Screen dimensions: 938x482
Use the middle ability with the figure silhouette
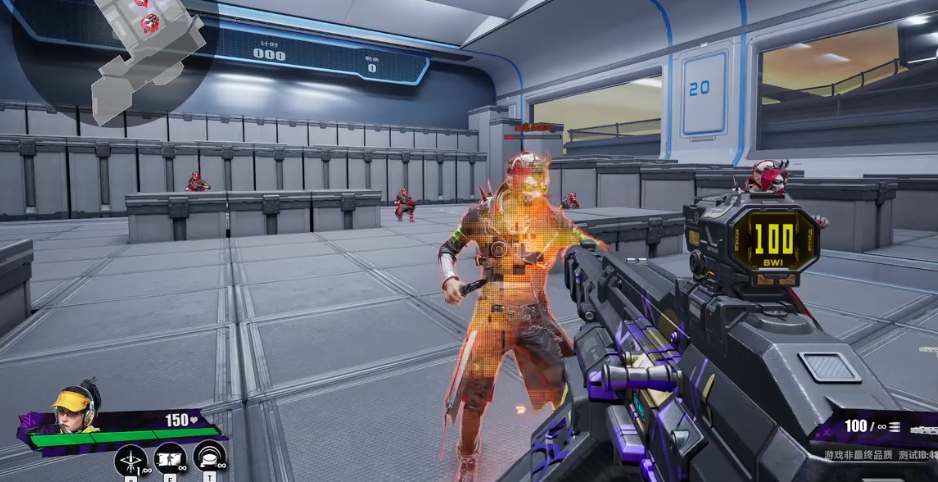pyautogui.click(x=170, y=459)
